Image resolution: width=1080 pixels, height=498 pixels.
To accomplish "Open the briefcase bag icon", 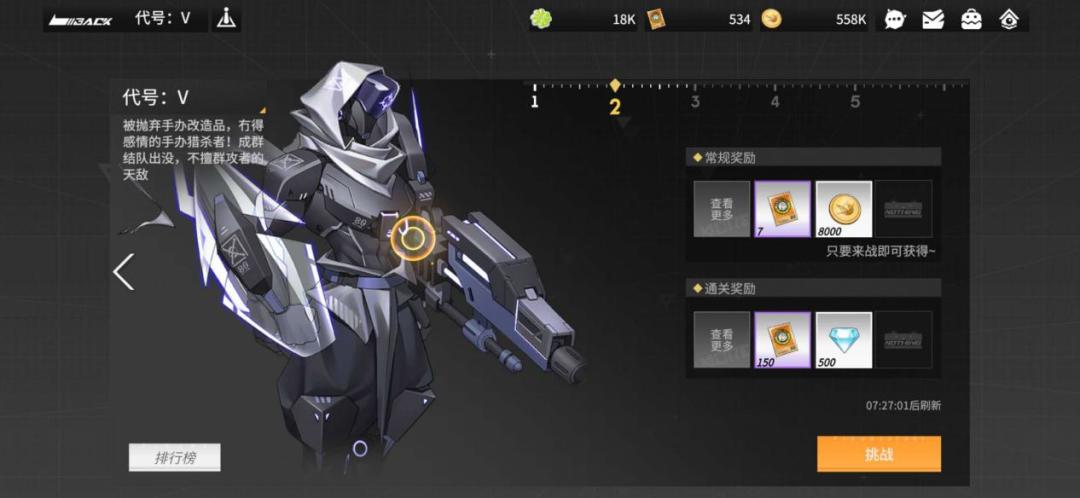I will tap(971, 19).
